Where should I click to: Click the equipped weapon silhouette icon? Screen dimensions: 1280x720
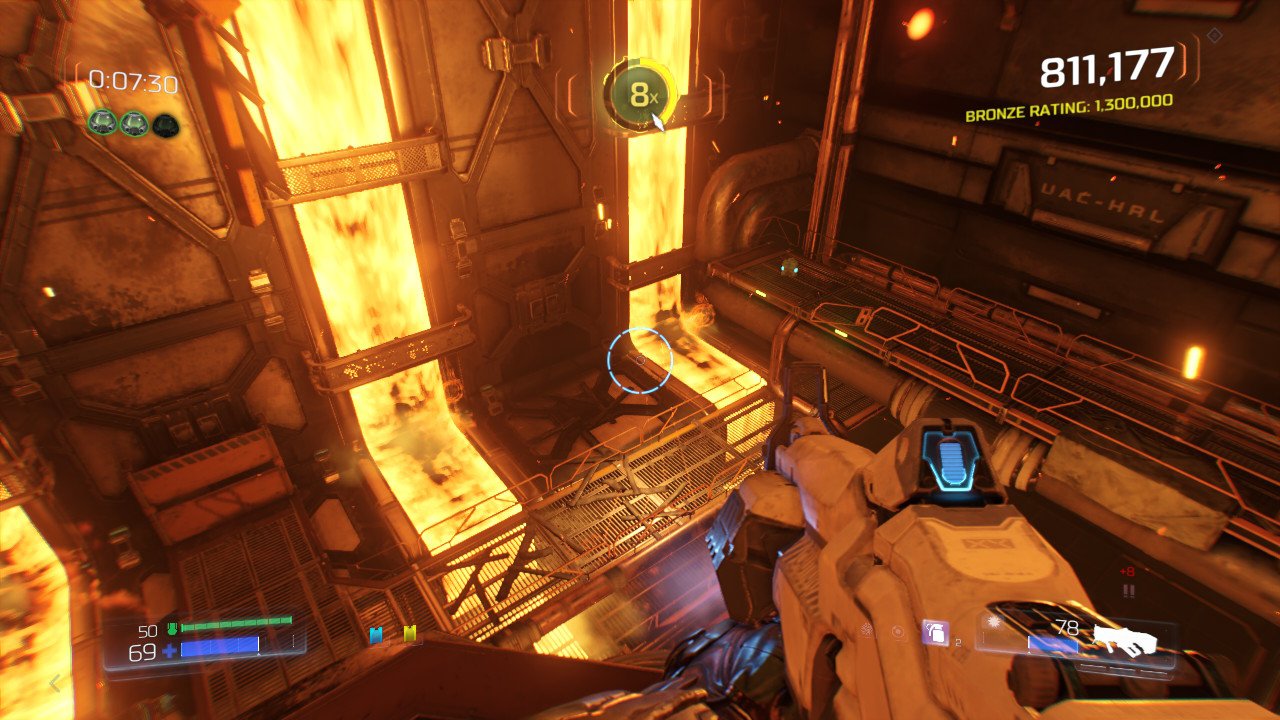[x=1125, y=640]
